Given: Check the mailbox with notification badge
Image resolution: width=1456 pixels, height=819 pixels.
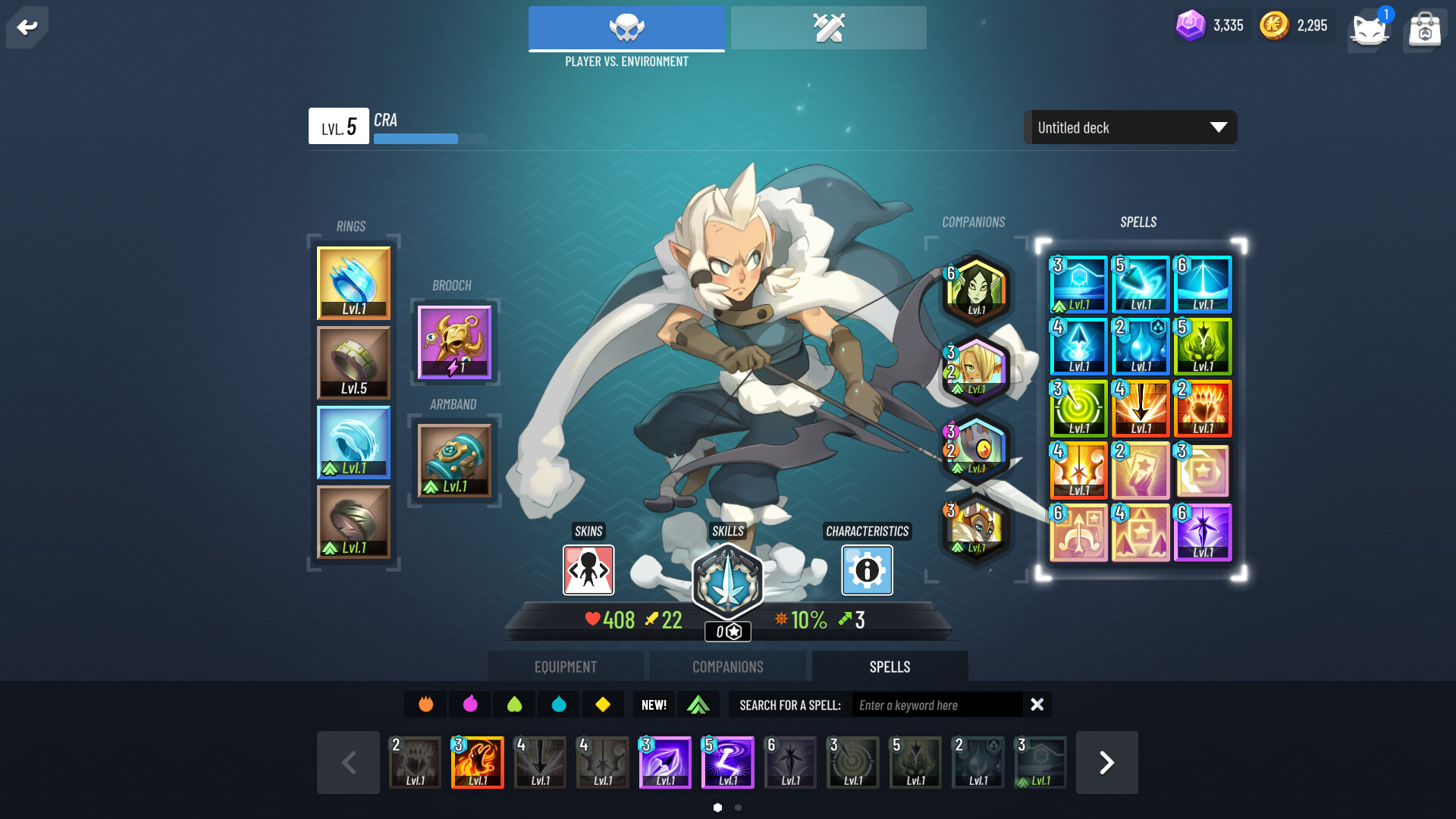Looking at the screenshot, I should (1370, 30).
